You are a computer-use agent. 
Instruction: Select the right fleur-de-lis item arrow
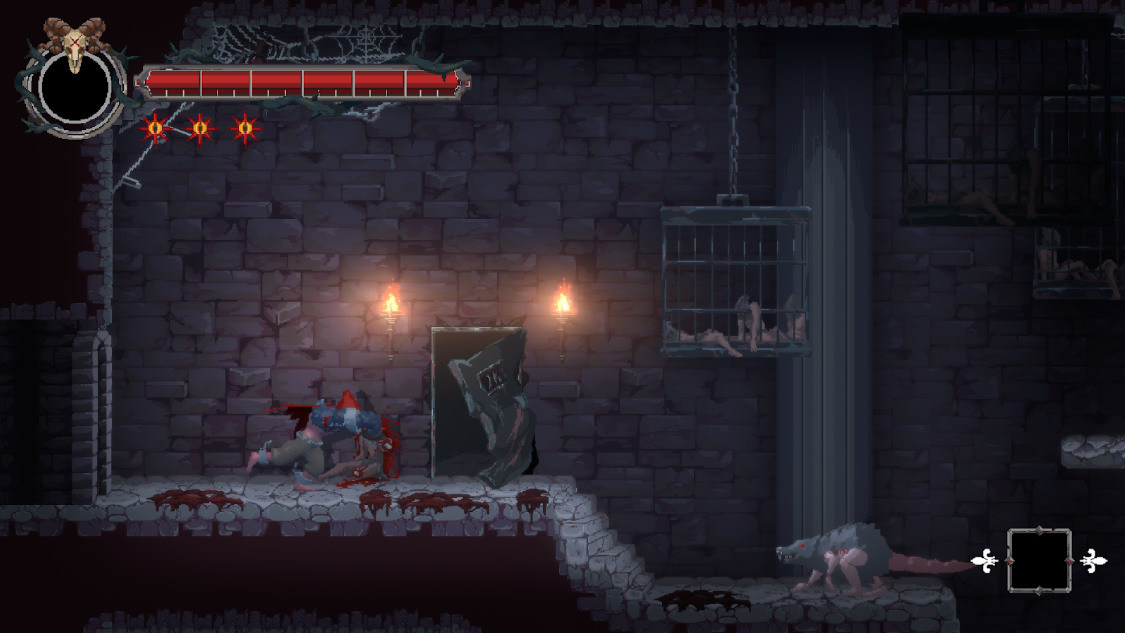(x=1093, y=561)
